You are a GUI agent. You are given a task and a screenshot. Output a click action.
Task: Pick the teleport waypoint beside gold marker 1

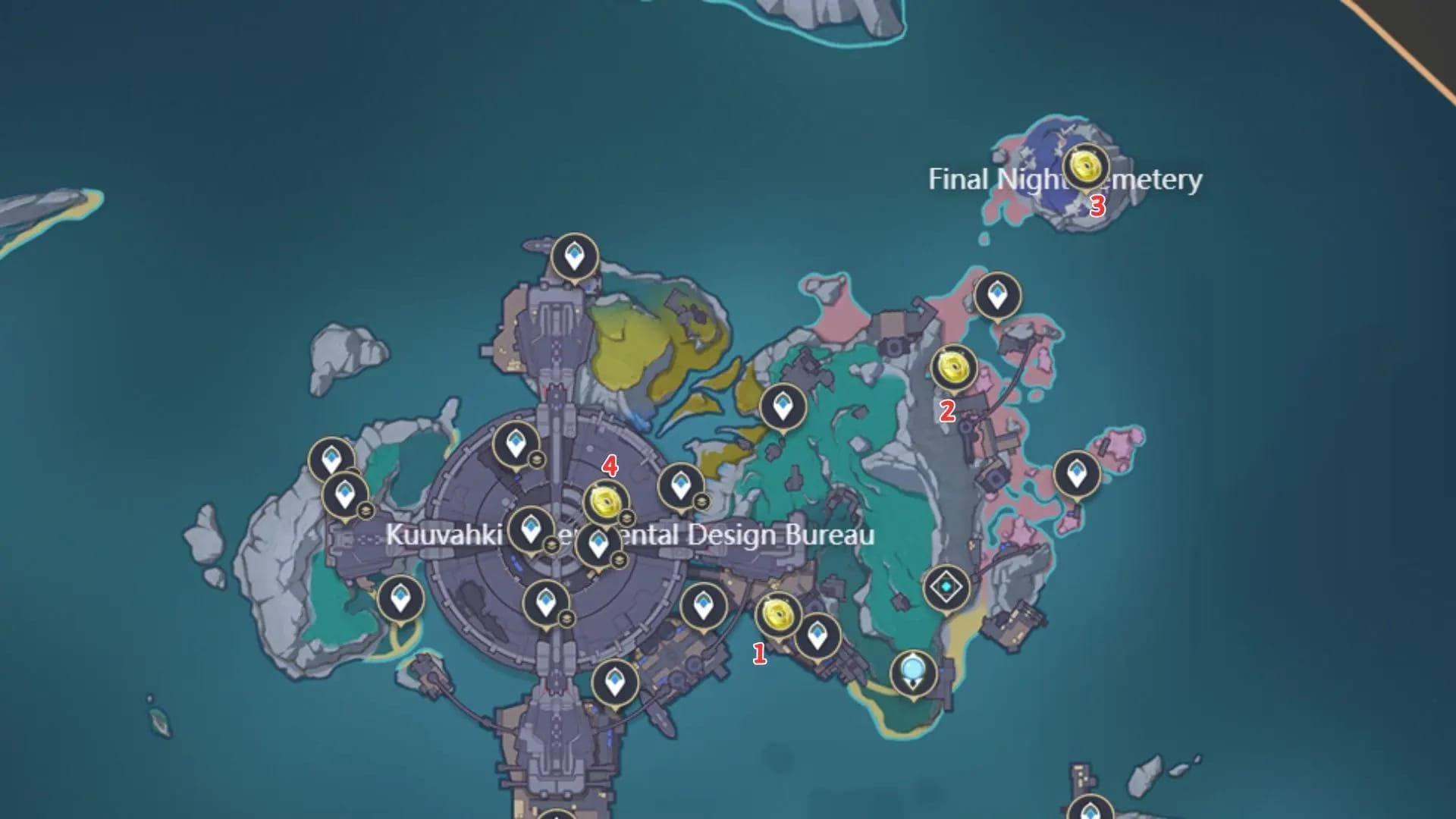(x=817, y=636)
